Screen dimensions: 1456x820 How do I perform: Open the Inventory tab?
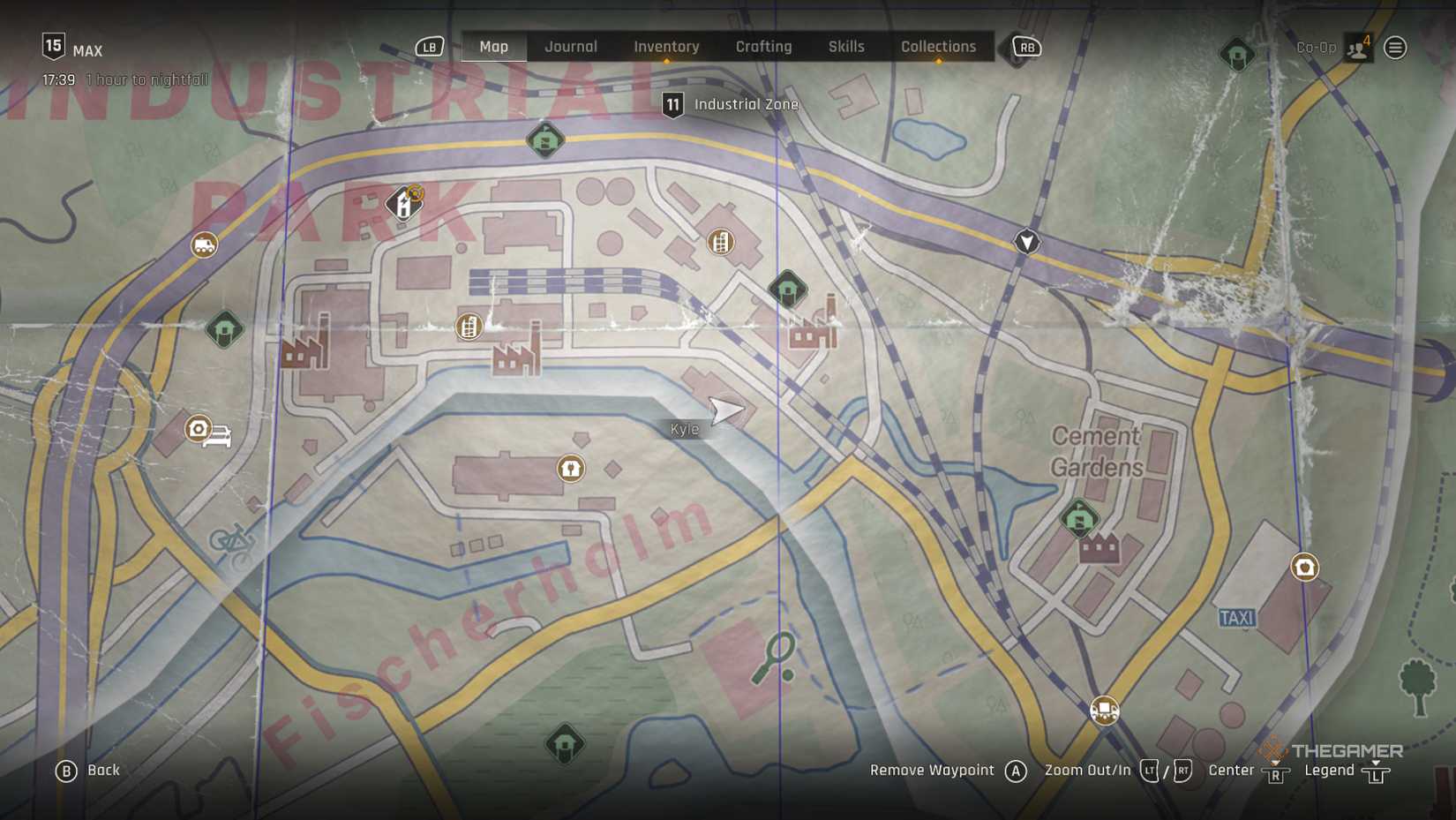coord(666,47)
